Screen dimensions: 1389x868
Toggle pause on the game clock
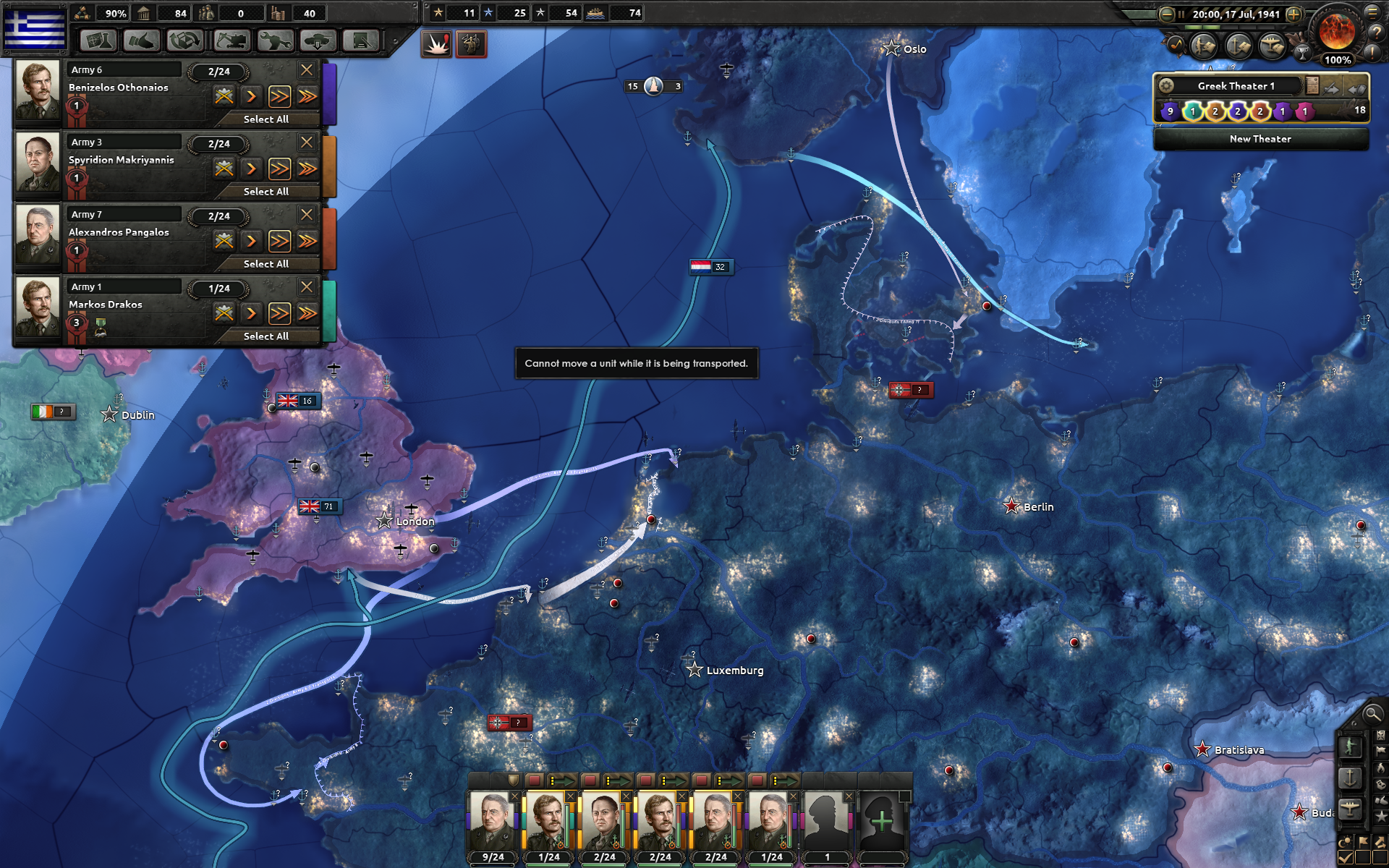click(1181, 14)
